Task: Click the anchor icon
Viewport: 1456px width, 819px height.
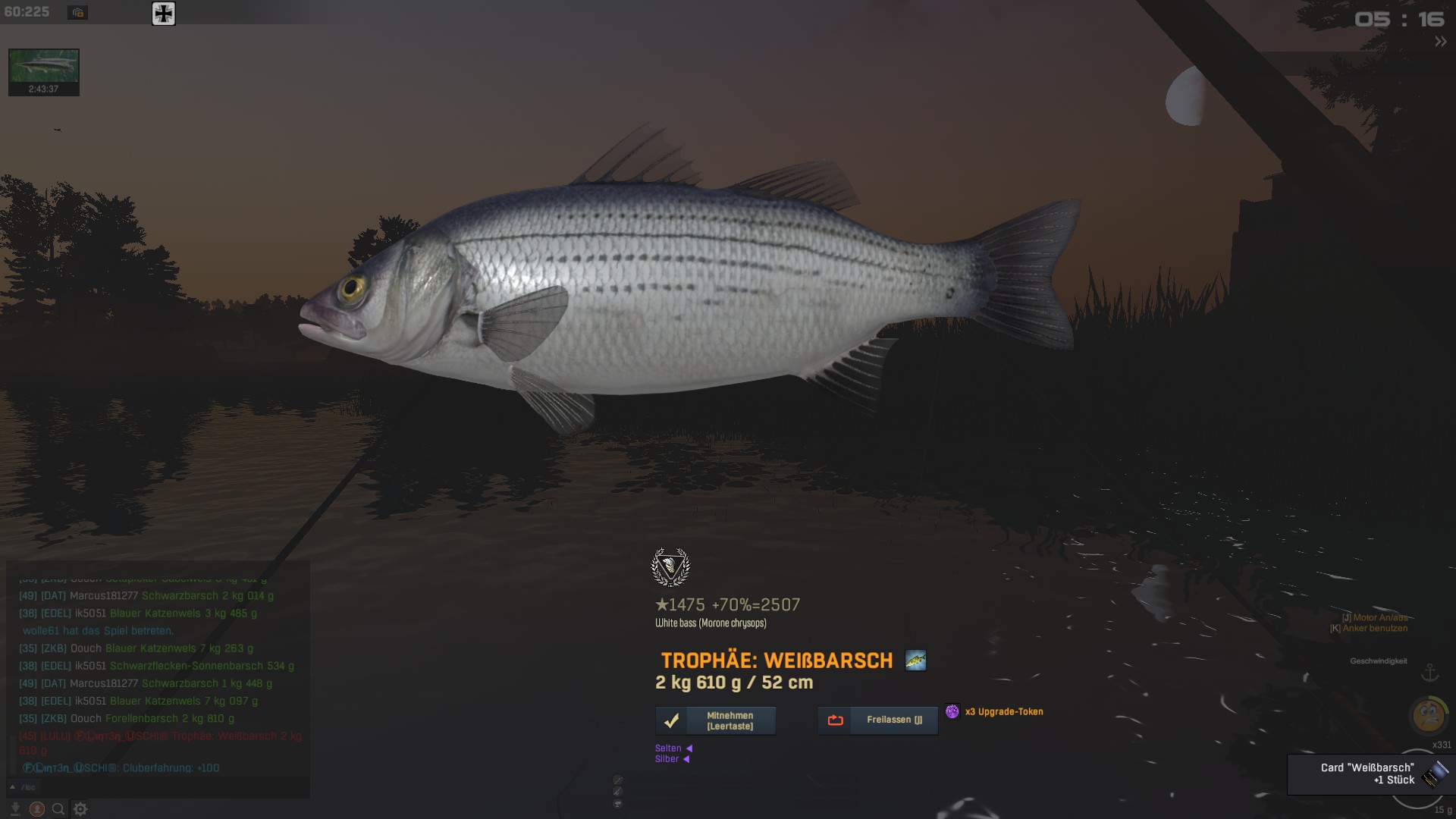Action: coord(1429,673)
